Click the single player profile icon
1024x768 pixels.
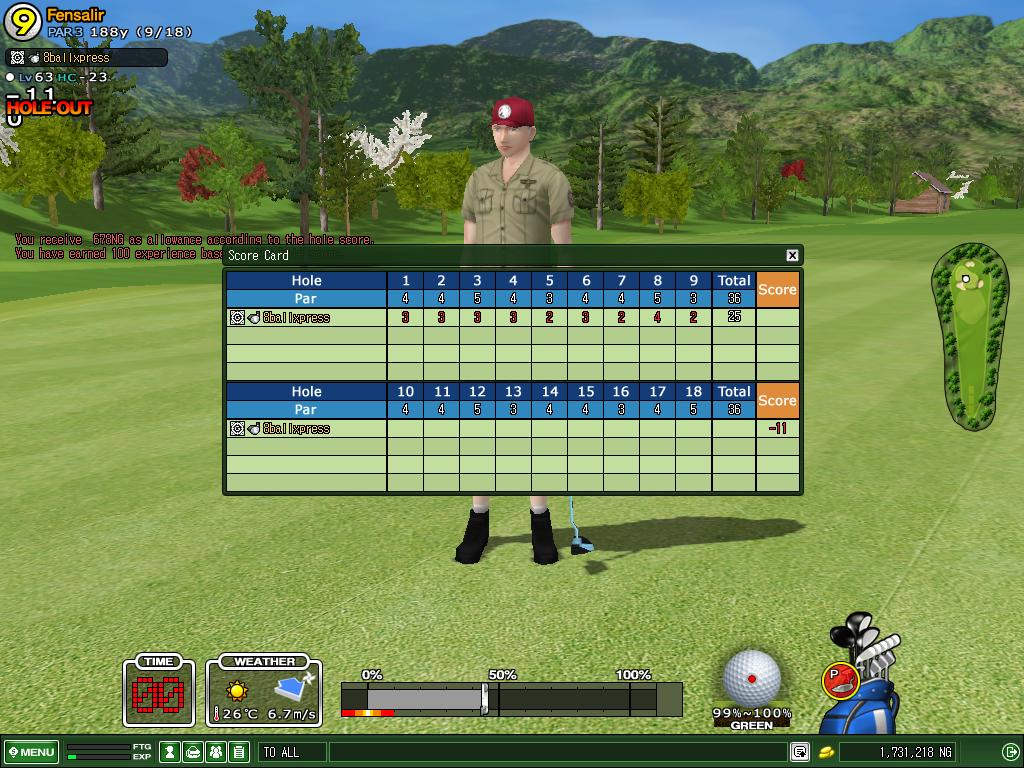tap(171, 752)
